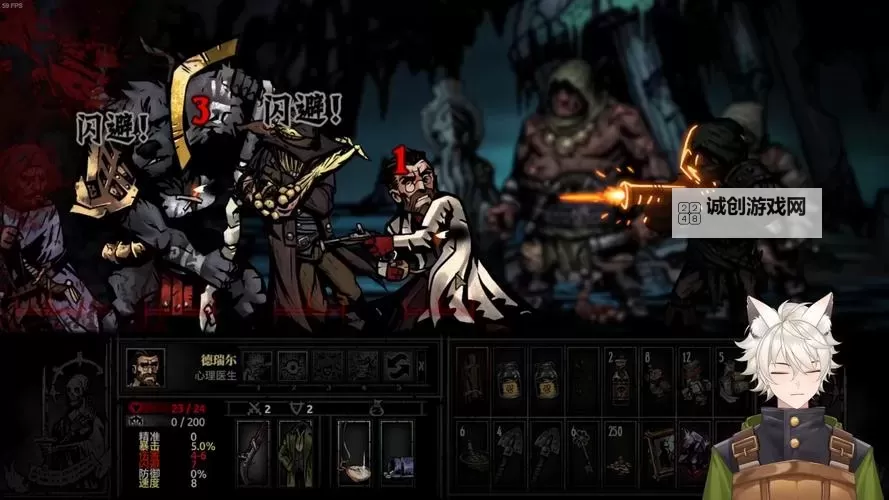Activate the eye-shaped skill numbered 2
889x500 pixels.
292,366
